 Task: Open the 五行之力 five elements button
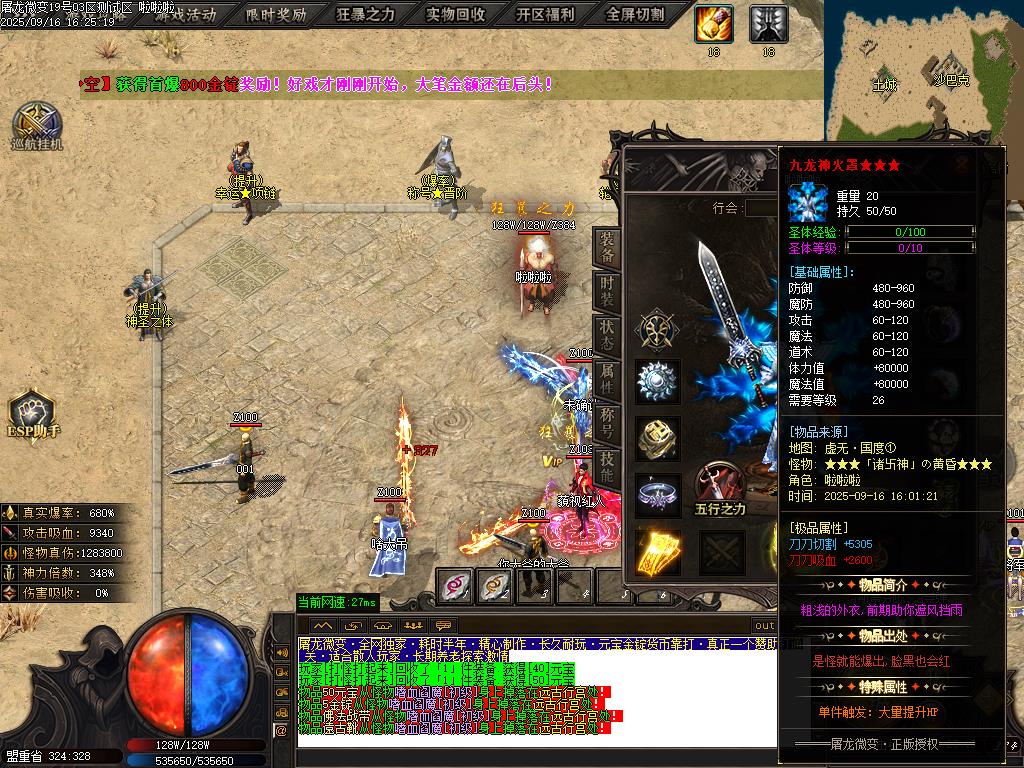[x=721, y=488]
